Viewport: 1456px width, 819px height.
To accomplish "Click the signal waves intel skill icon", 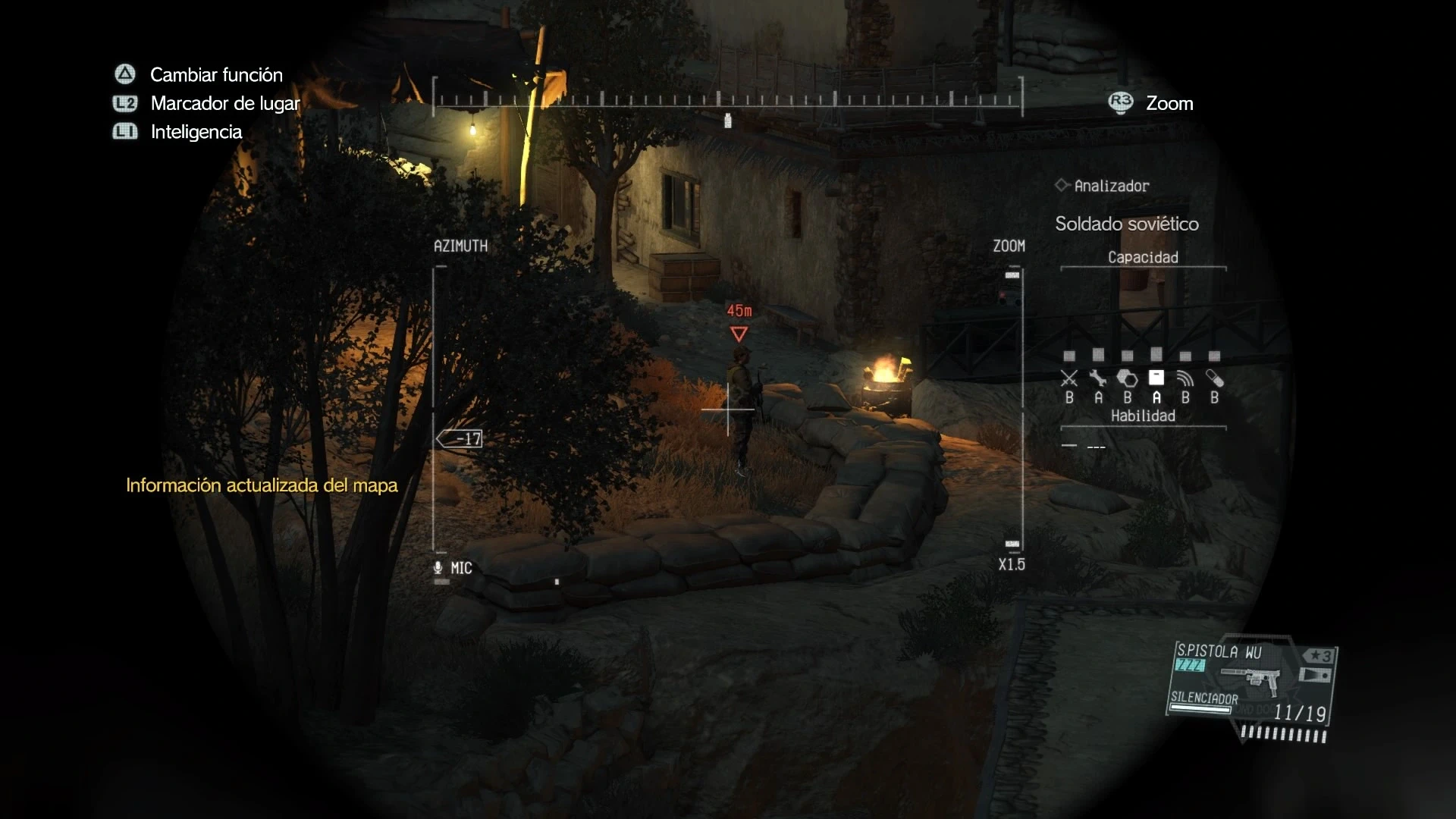I will pyautogui.click(x=1185, y=378).
